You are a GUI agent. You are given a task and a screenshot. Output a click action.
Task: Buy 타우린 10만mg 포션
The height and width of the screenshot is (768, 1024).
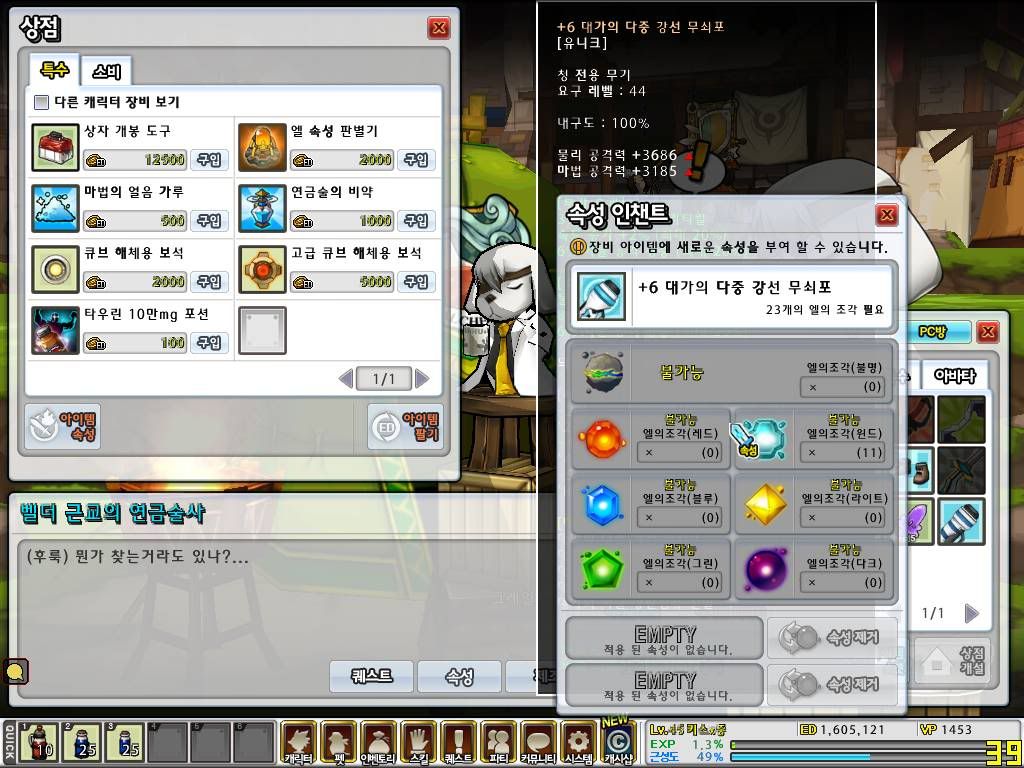click(x=208, y=343)
